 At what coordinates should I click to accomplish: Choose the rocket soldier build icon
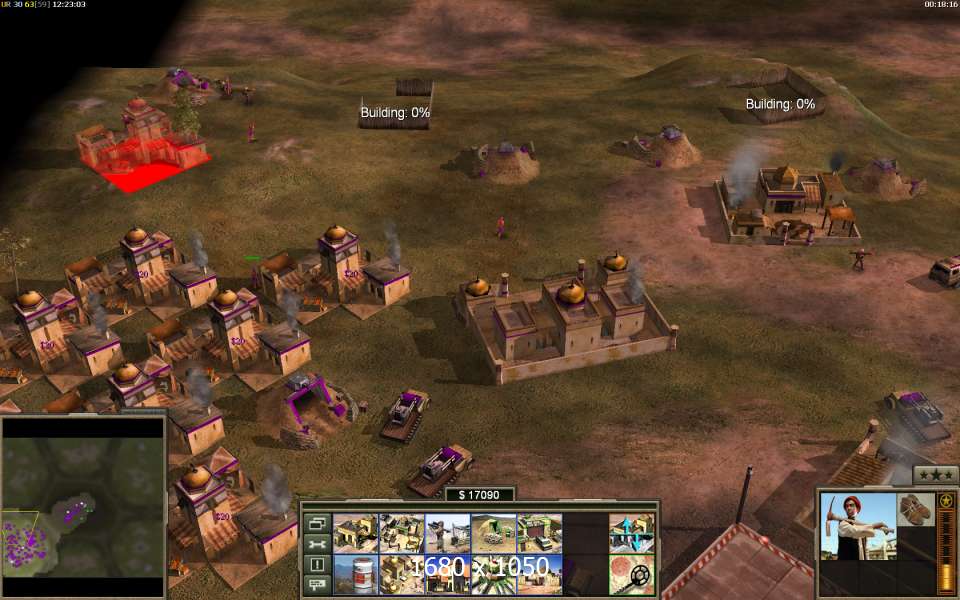click(447, 533)
